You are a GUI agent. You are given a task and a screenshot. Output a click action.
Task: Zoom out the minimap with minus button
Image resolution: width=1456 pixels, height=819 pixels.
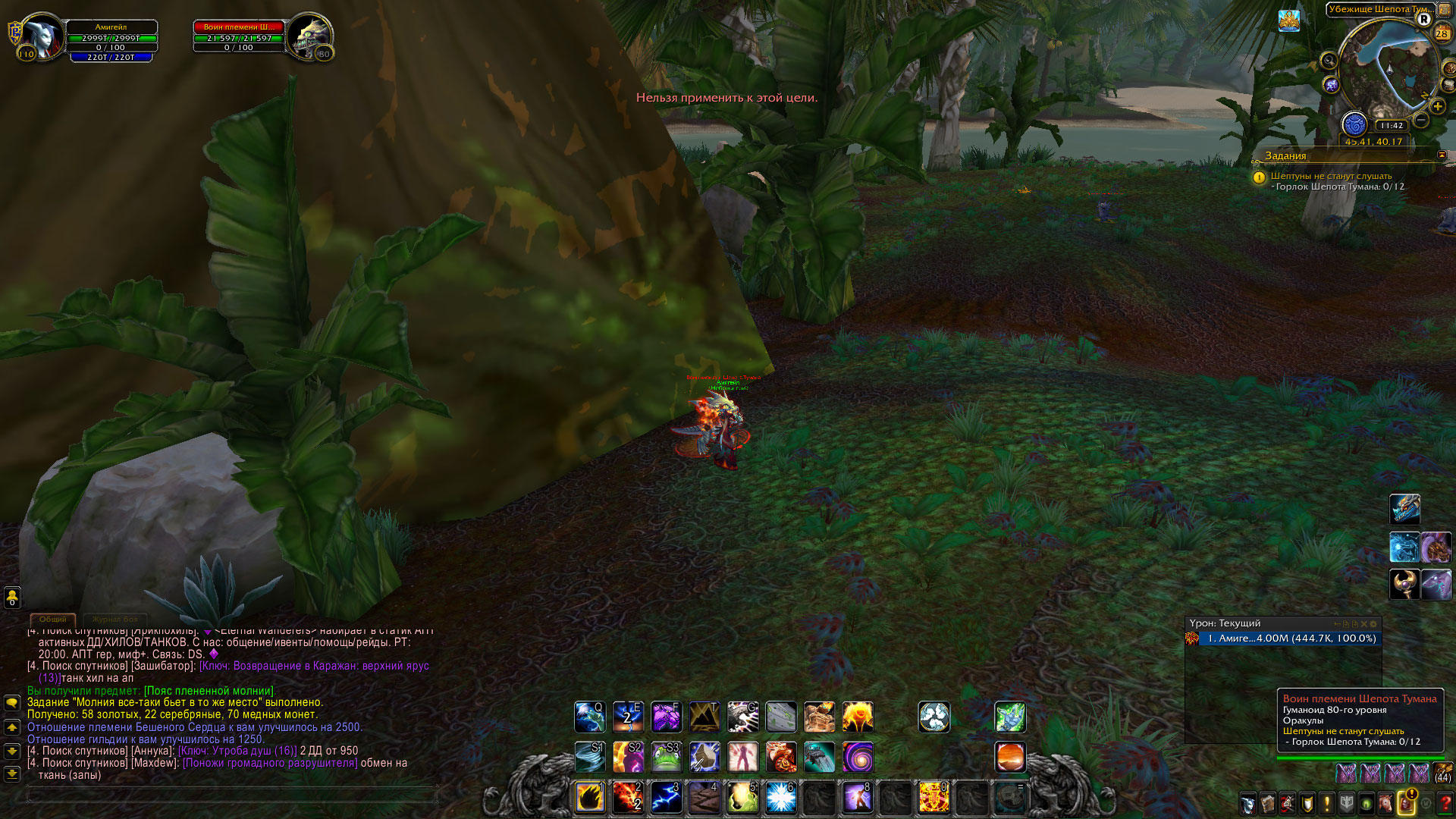click(x=1421, y=121)
